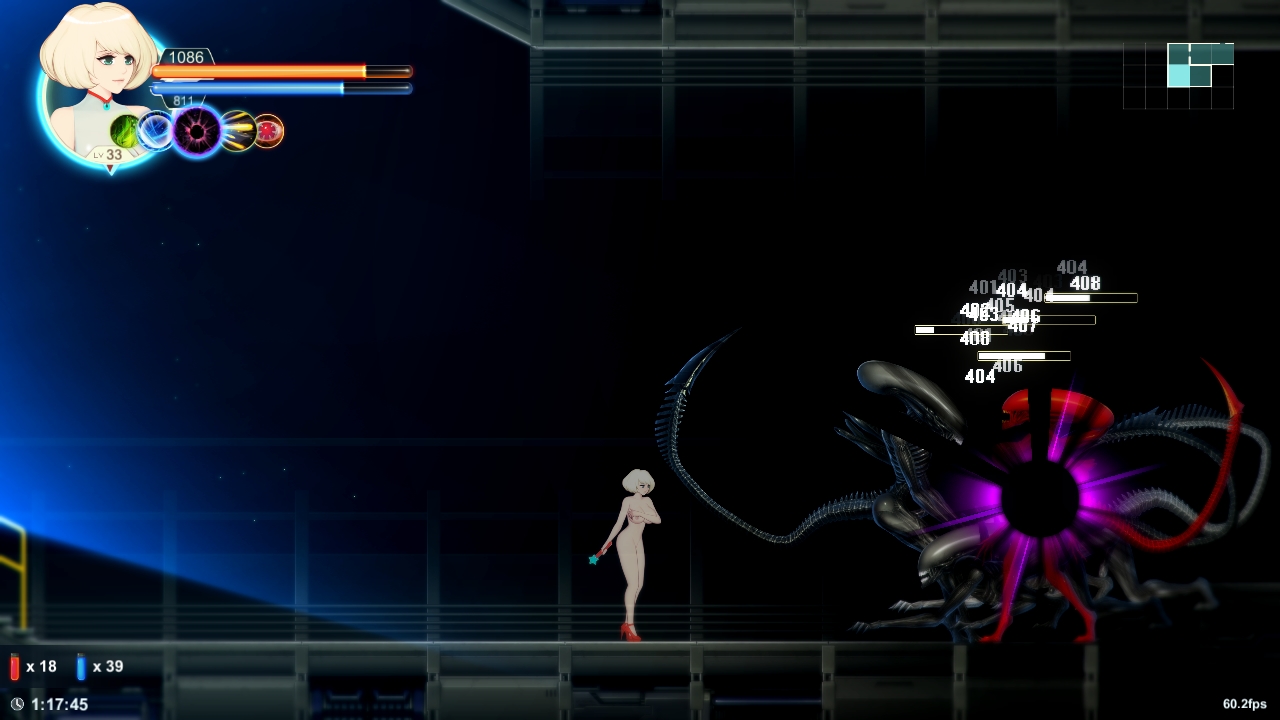Select the yellow bolt barrage skill icon
This screenshot has width=1280, height=720.
(237, 131)
